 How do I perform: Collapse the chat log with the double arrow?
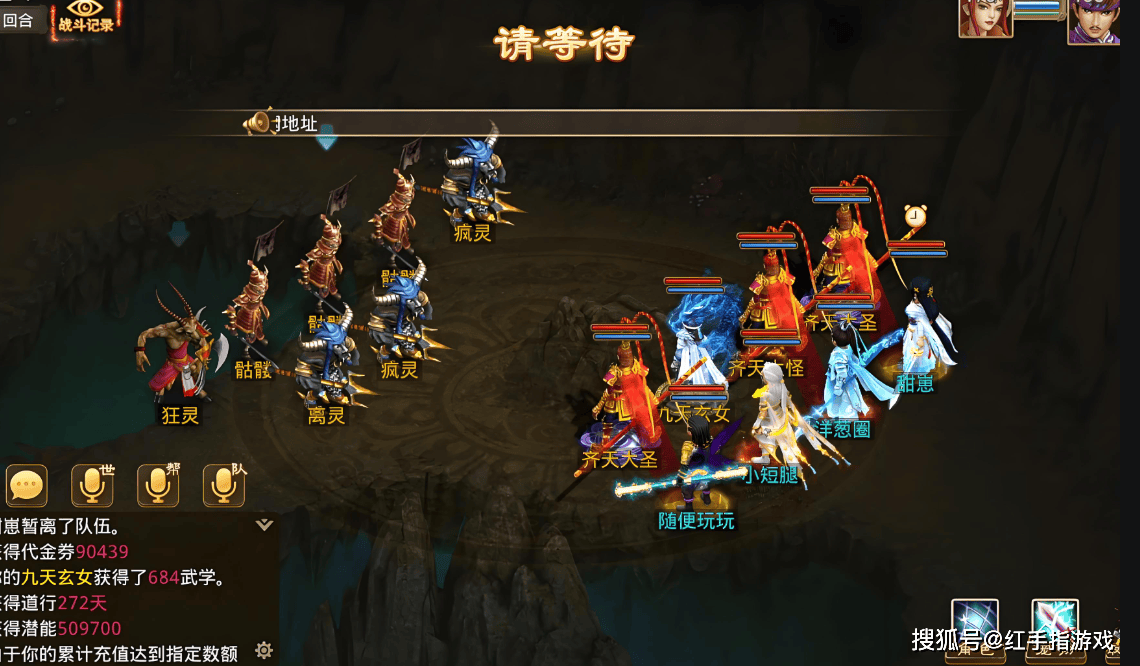[x=264, y=525]
